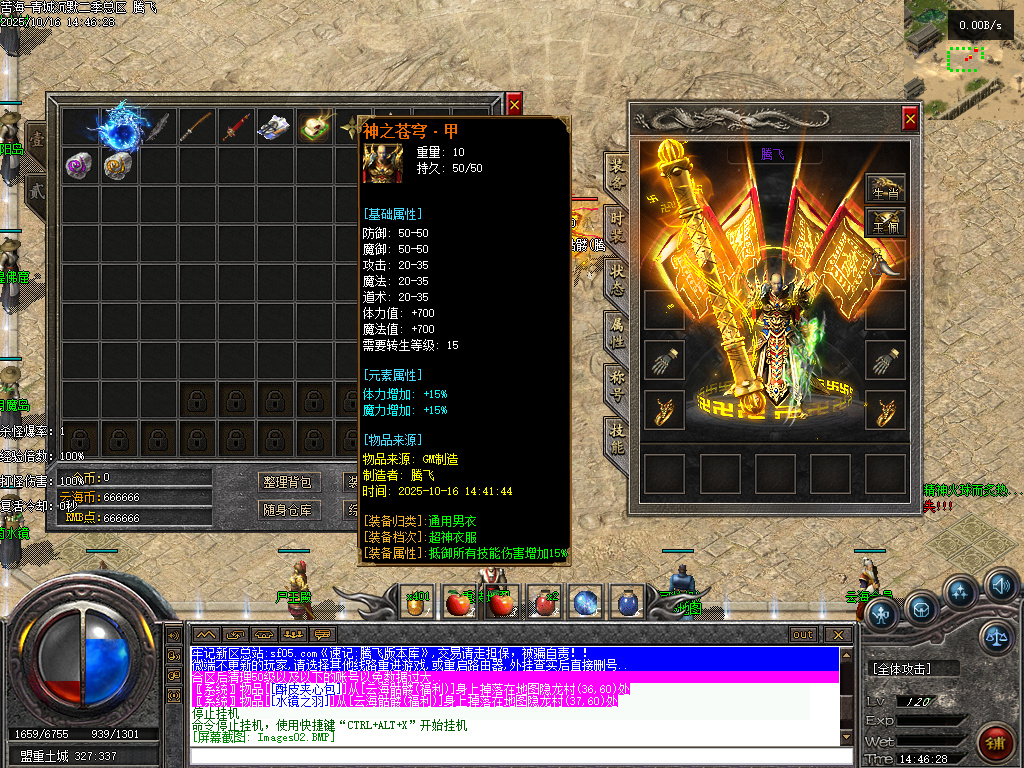This screenshot has height=768, width=1024.
Task: Select the purple spiral scroll item
Action: coord(79,165)
